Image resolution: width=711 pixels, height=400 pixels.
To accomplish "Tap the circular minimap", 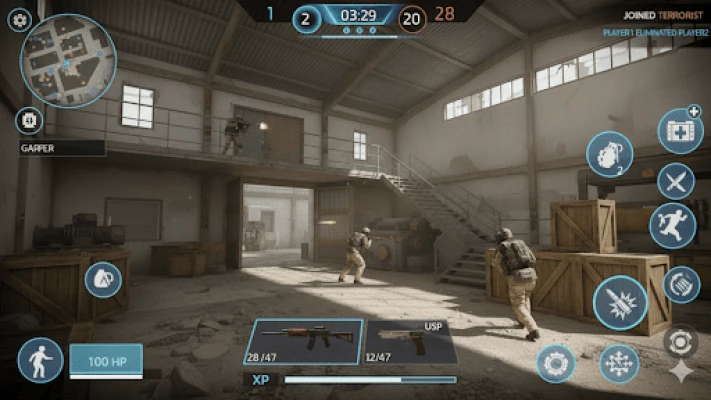I will click(x=69, y=60).
